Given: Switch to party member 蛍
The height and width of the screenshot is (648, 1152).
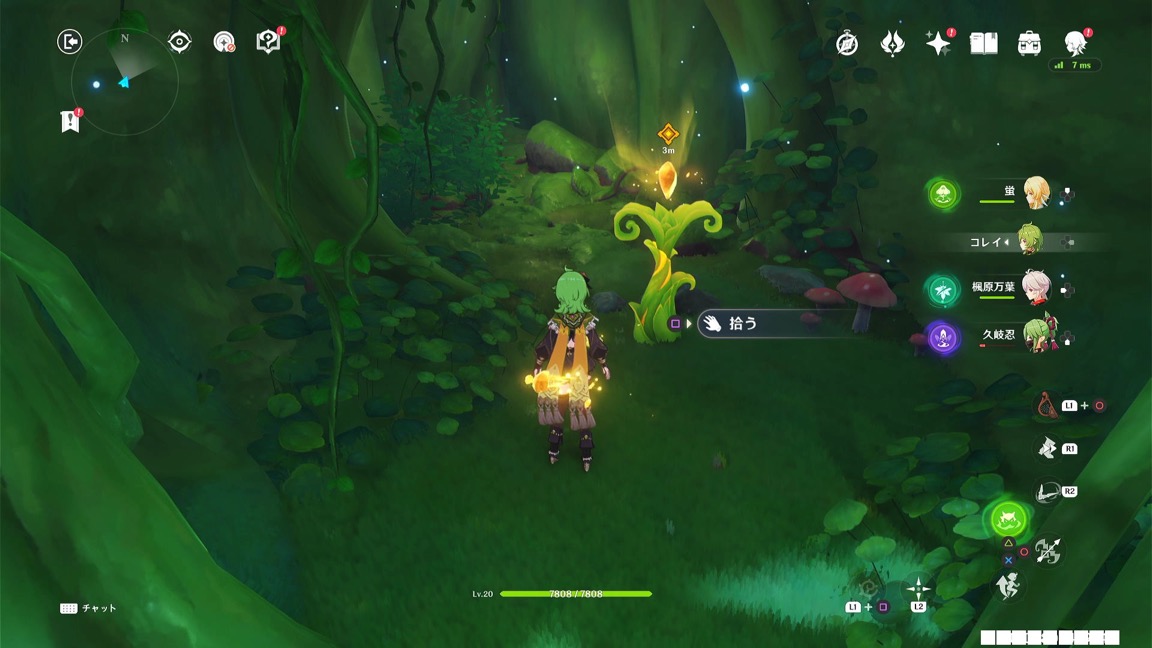Looking at the screenshot, I should tap(1033, 192).
